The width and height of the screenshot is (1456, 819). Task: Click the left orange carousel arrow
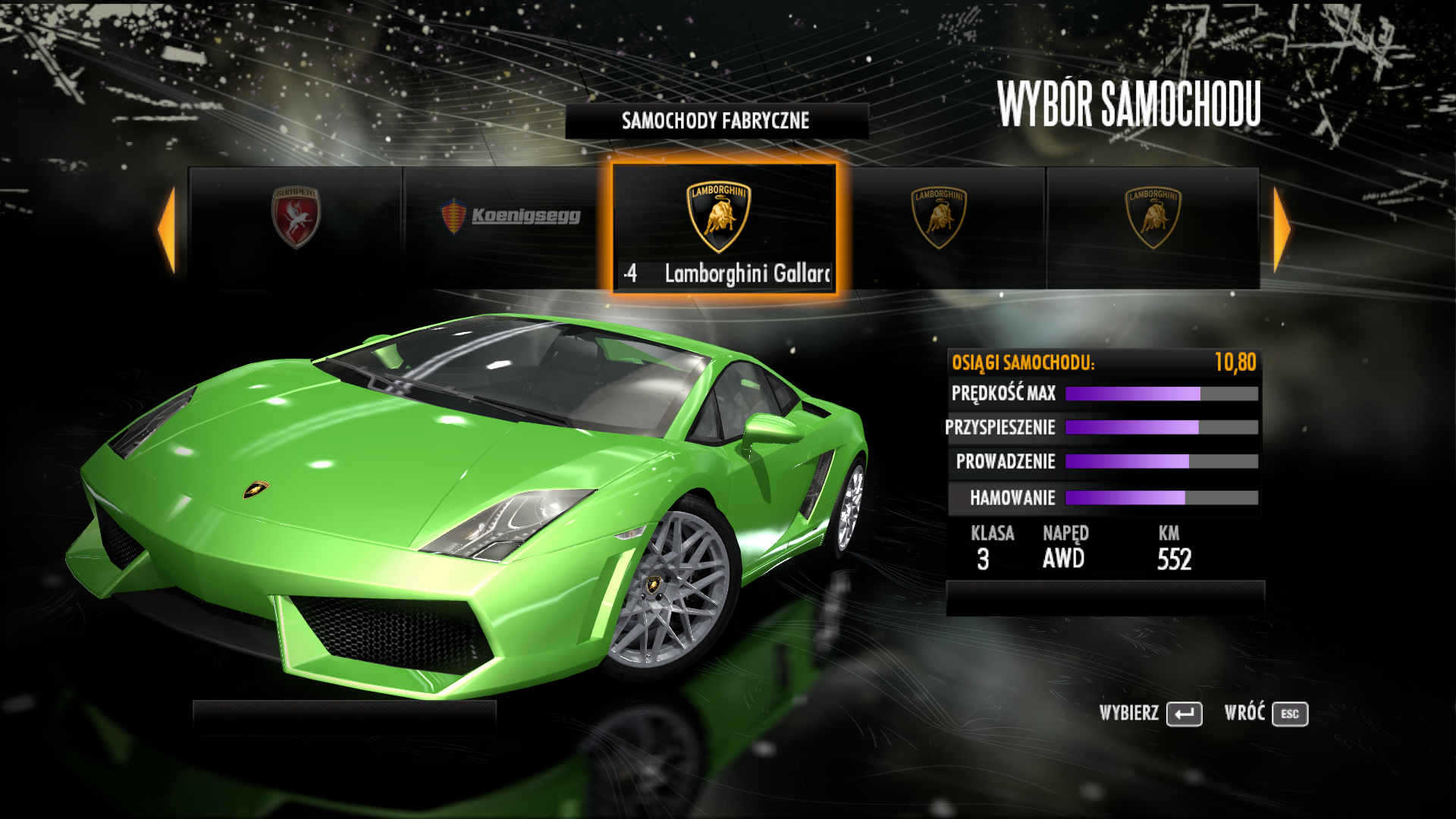pyautogui.click(x=168, y=229)
